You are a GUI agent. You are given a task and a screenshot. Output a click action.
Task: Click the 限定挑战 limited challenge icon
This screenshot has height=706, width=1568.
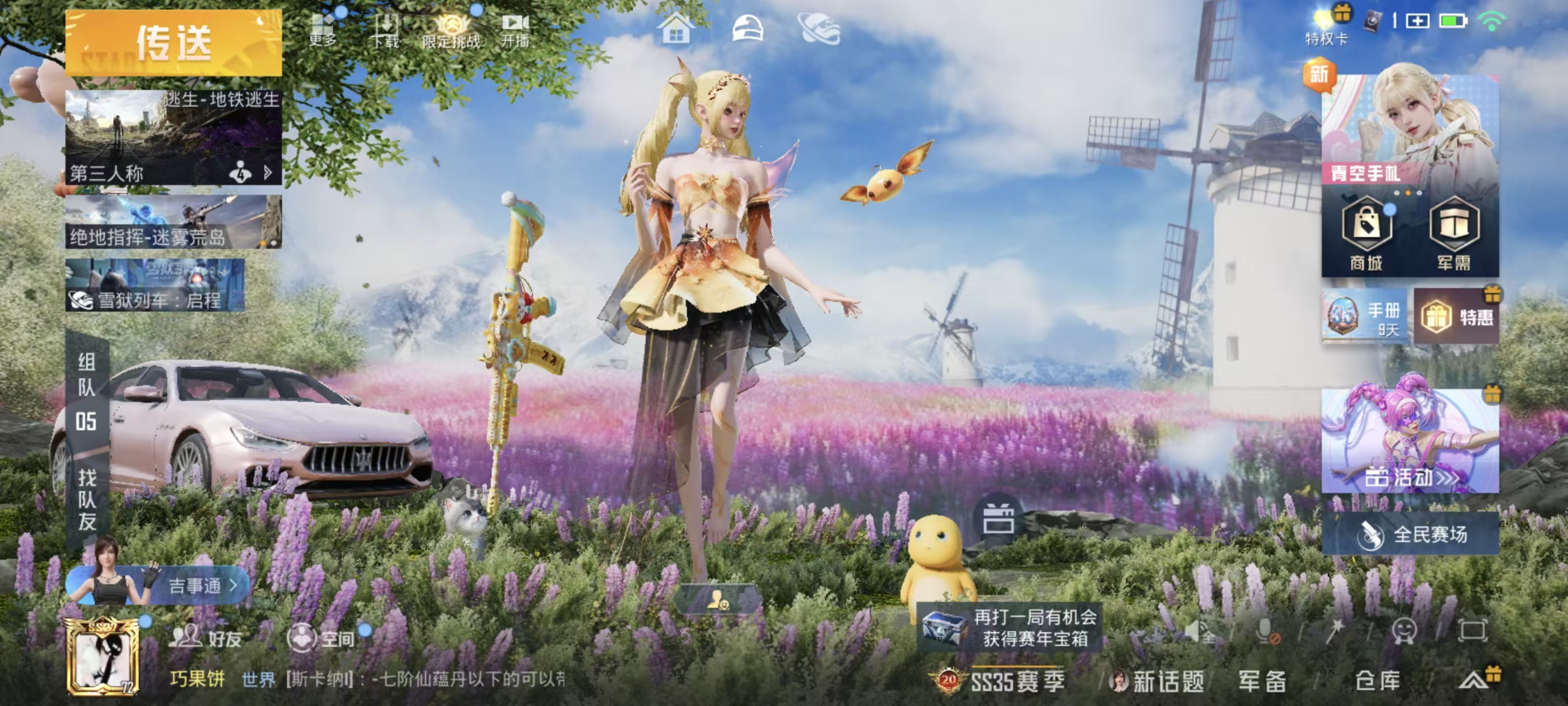pos(450,29)
